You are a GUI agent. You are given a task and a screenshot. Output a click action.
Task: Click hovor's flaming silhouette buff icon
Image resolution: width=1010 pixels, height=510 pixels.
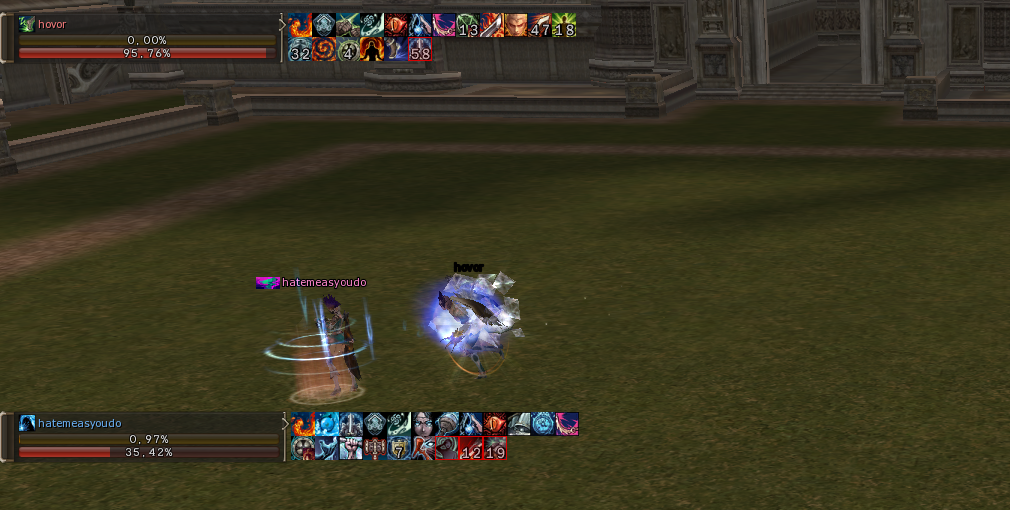point(372,50)
